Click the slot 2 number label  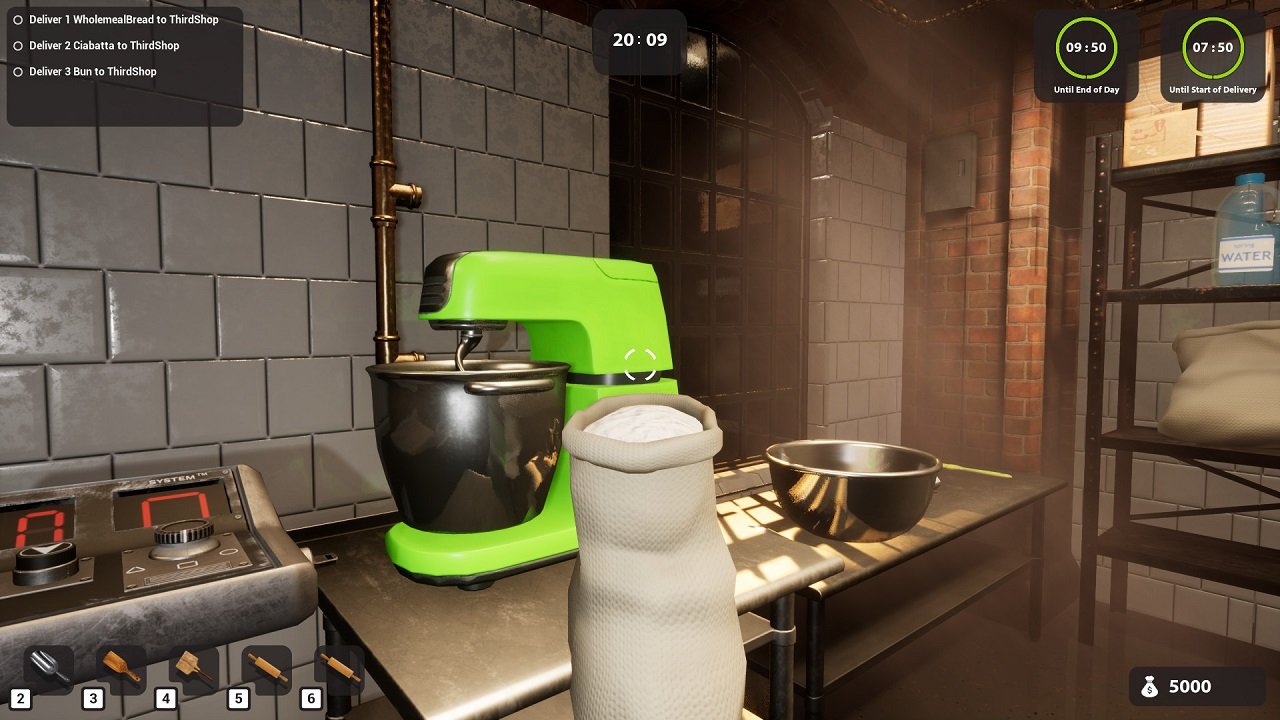point(23,700)
